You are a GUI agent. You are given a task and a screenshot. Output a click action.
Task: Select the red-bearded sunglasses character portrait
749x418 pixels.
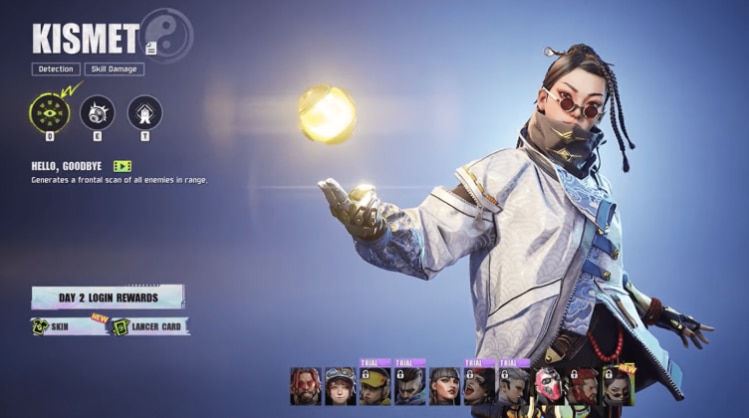(x=305, y=385)
